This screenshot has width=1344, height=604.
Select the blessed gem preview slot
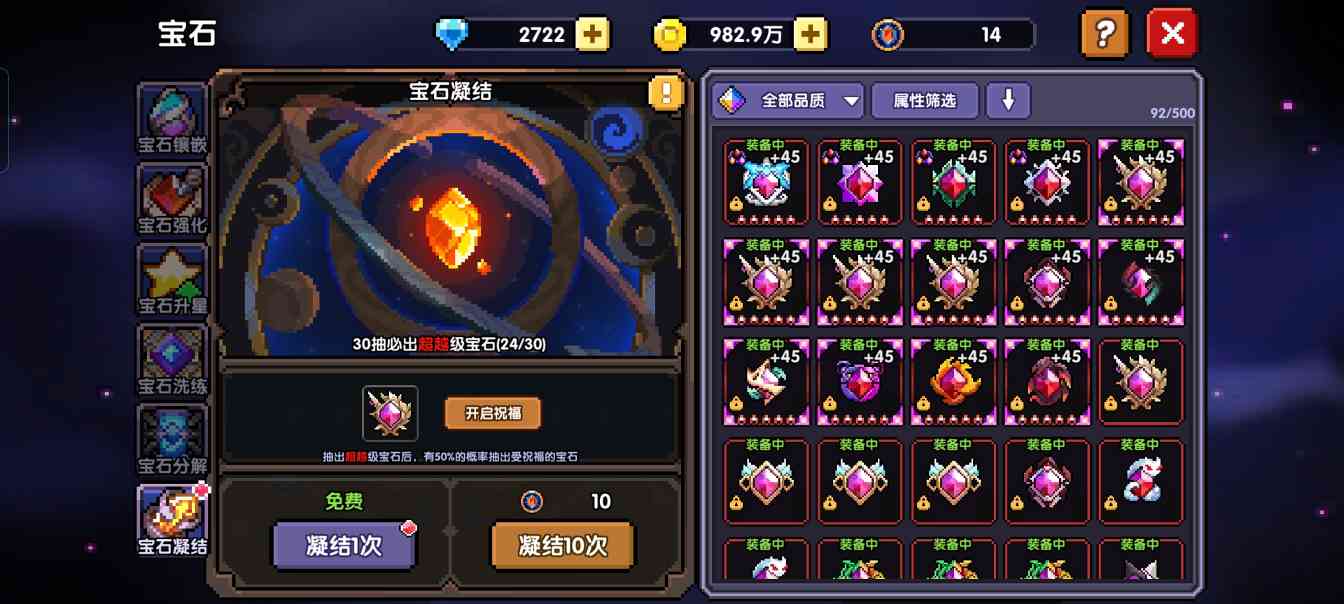coord(390,413)
